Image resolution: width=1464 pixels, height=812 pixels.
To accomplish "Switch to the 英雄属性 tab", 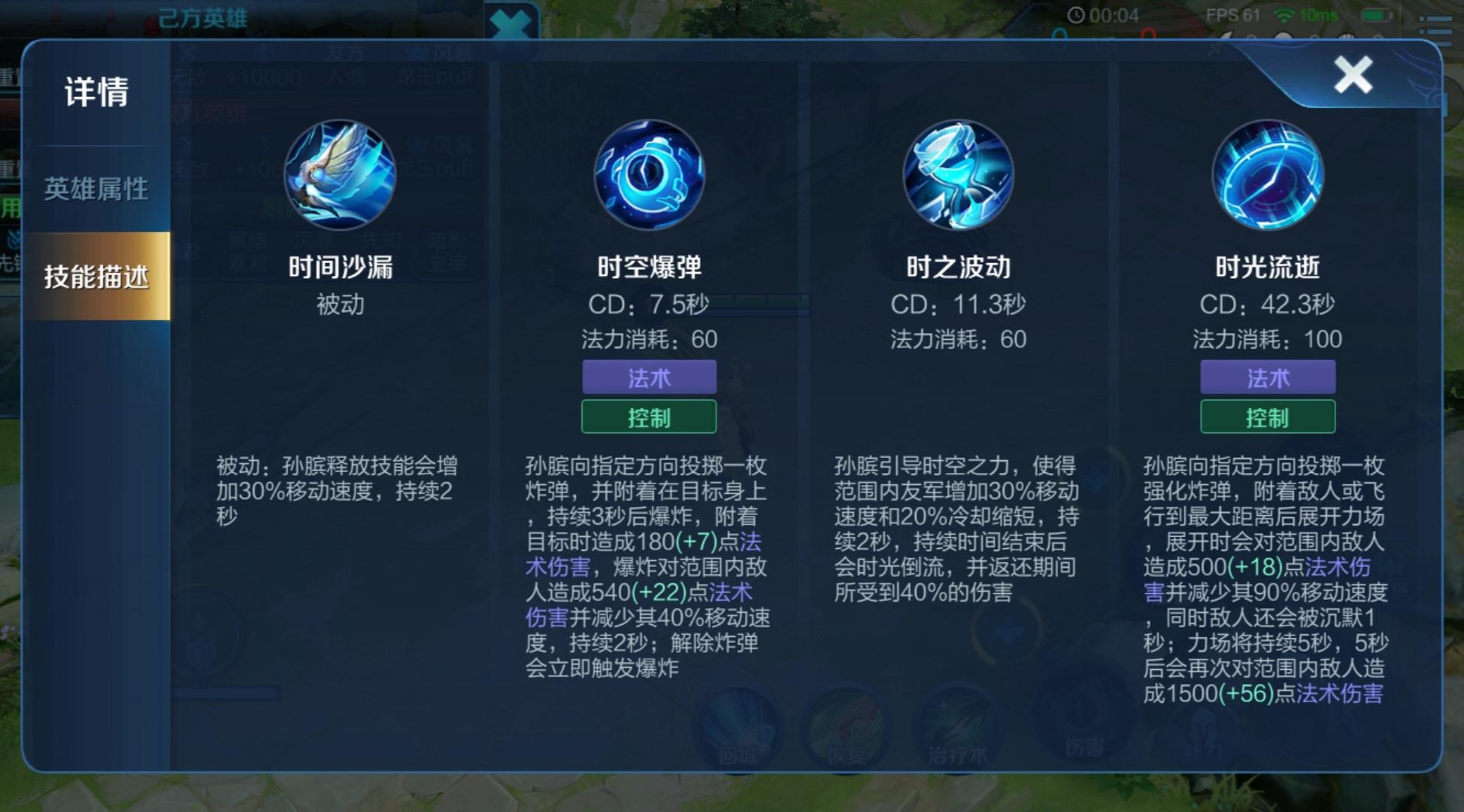I will pyautogui.click(x=98, y=189).
